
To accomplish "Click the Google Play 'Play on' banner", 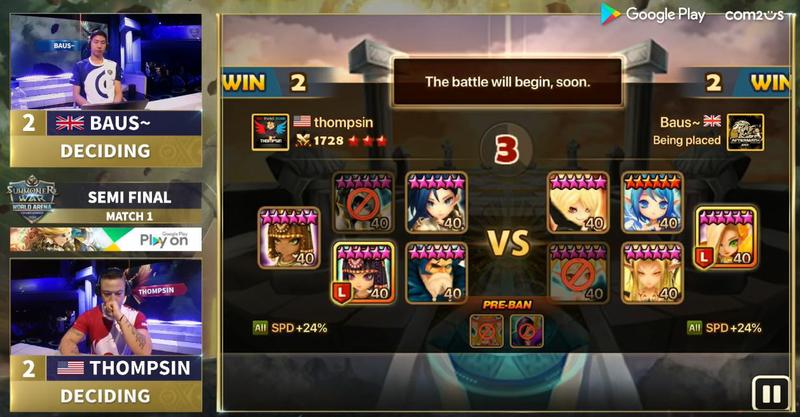I will pos(105,240).
